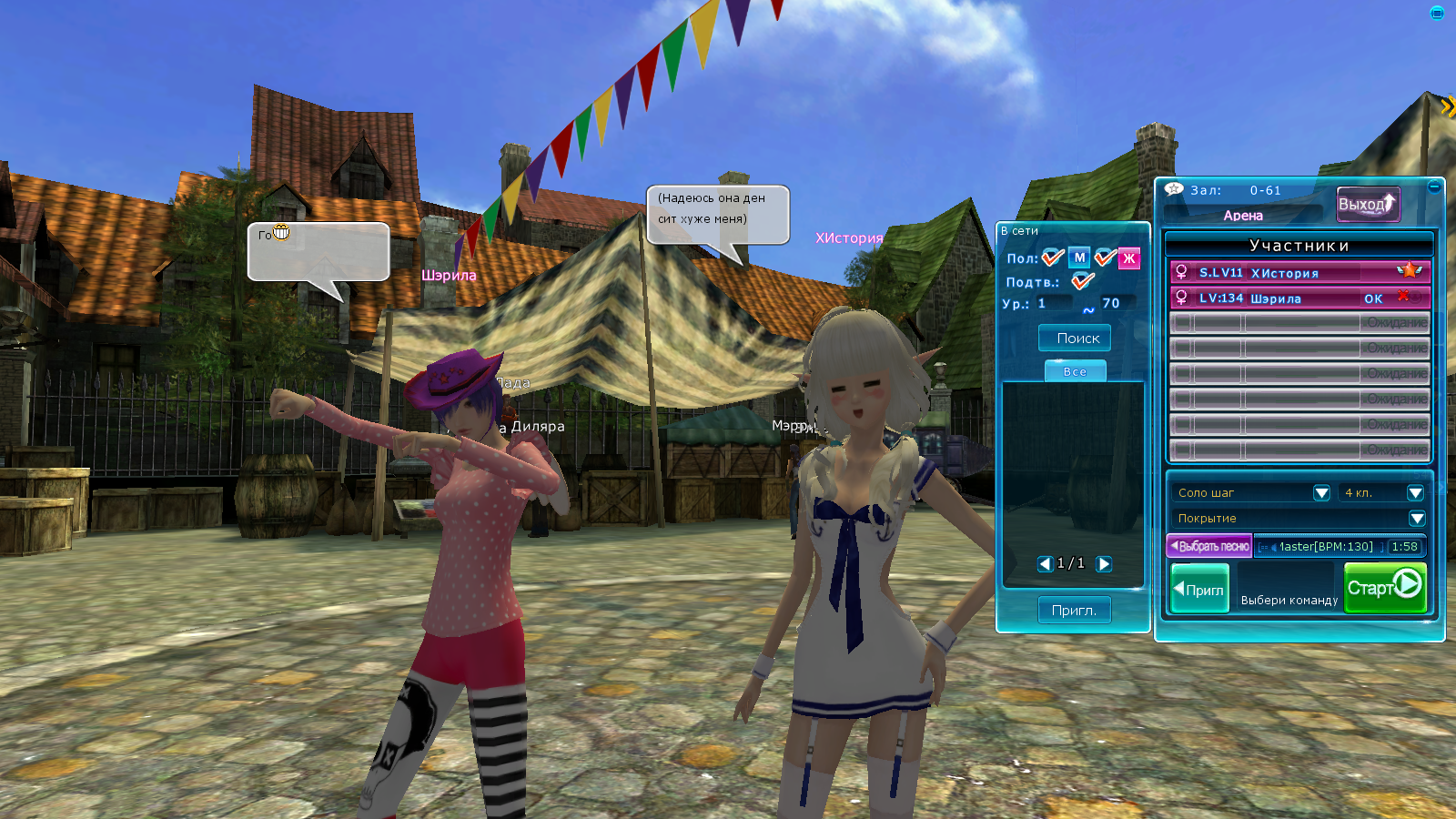Toggle the Подтв. checkbox
The width and height of the screenshot is (1456, 819).
click(1082, 281)
